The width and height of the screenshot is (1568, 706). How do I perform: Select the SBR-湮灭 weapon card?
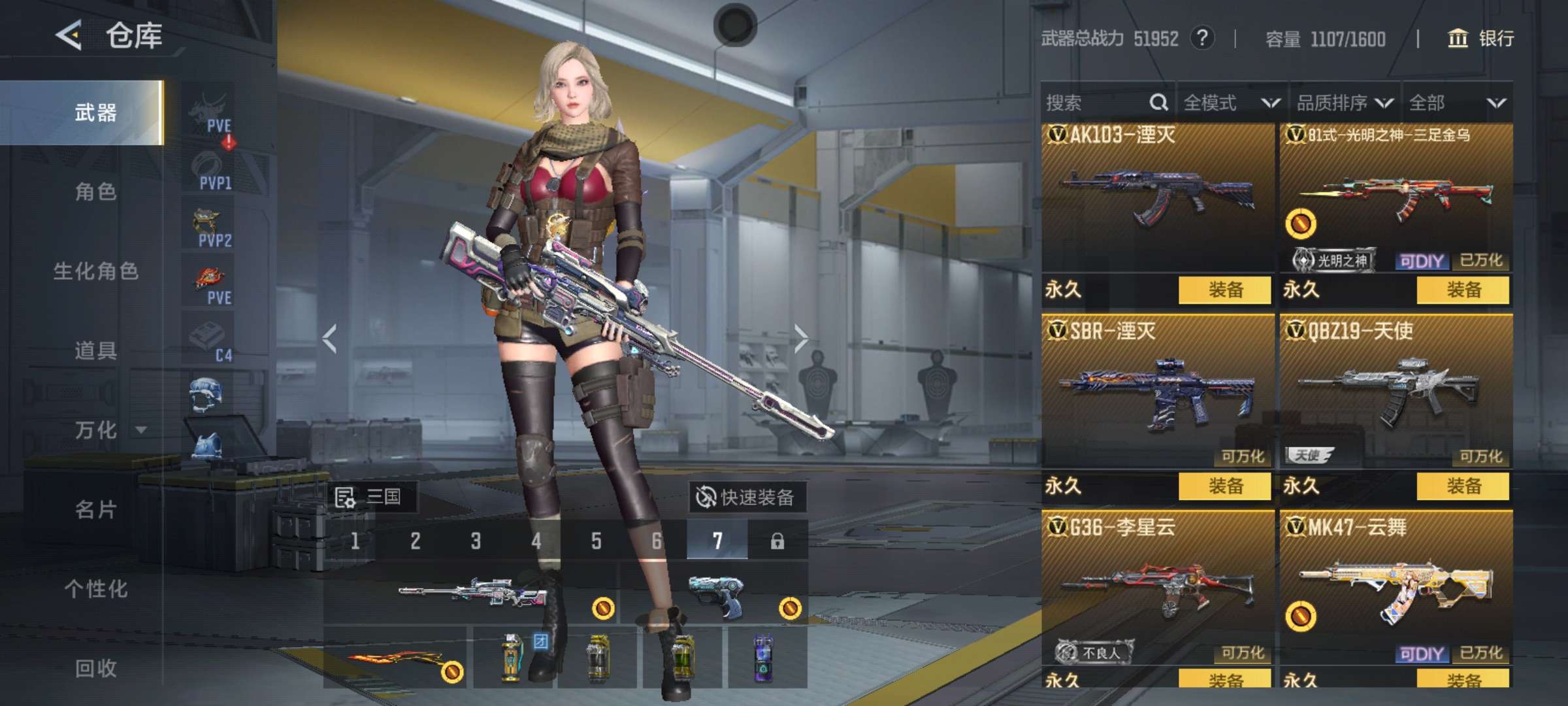[1157, 392]
